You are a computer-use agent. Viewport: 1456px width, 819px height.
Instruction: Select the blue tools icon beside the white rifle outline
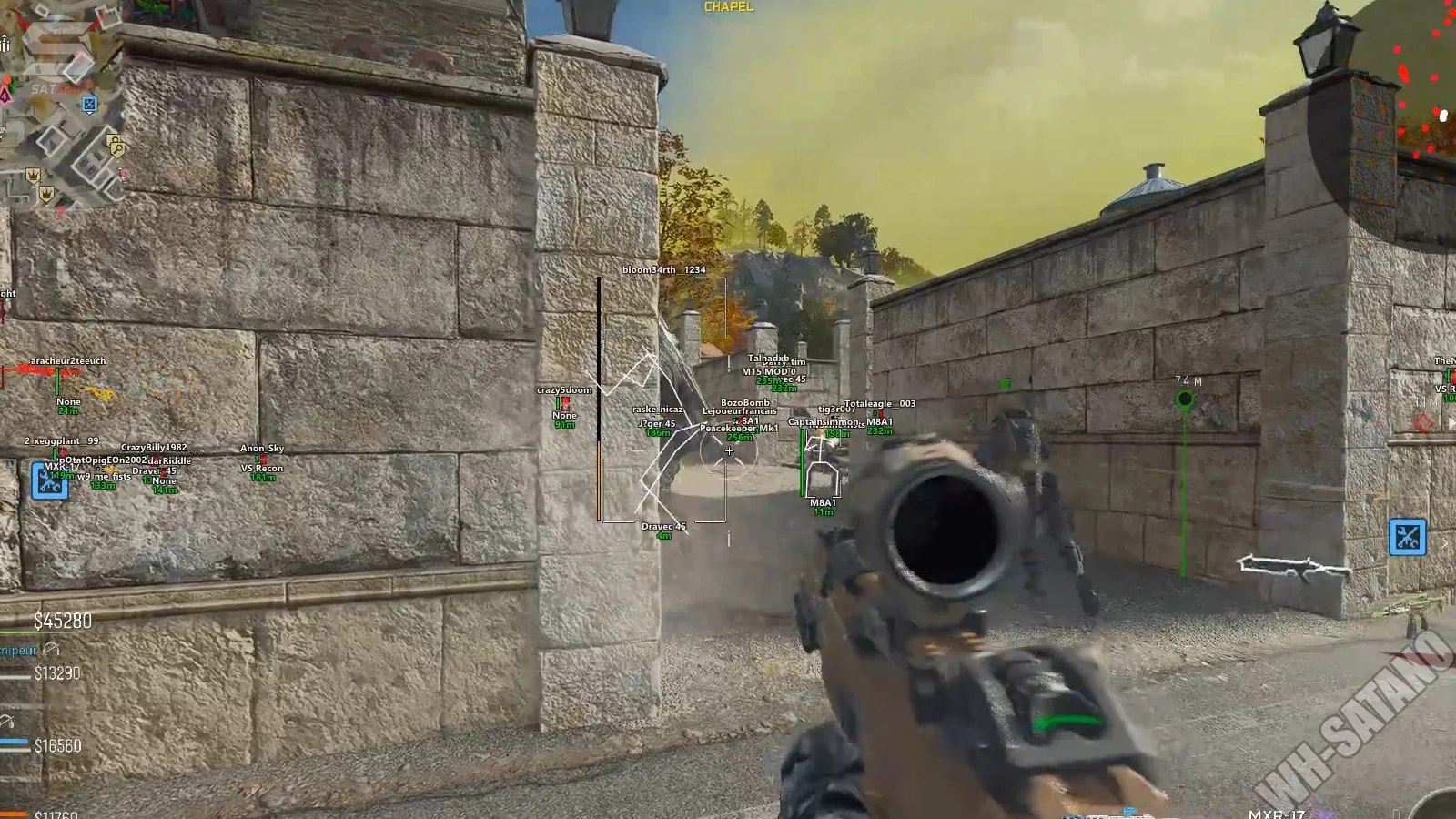(x=1407, y=537)
